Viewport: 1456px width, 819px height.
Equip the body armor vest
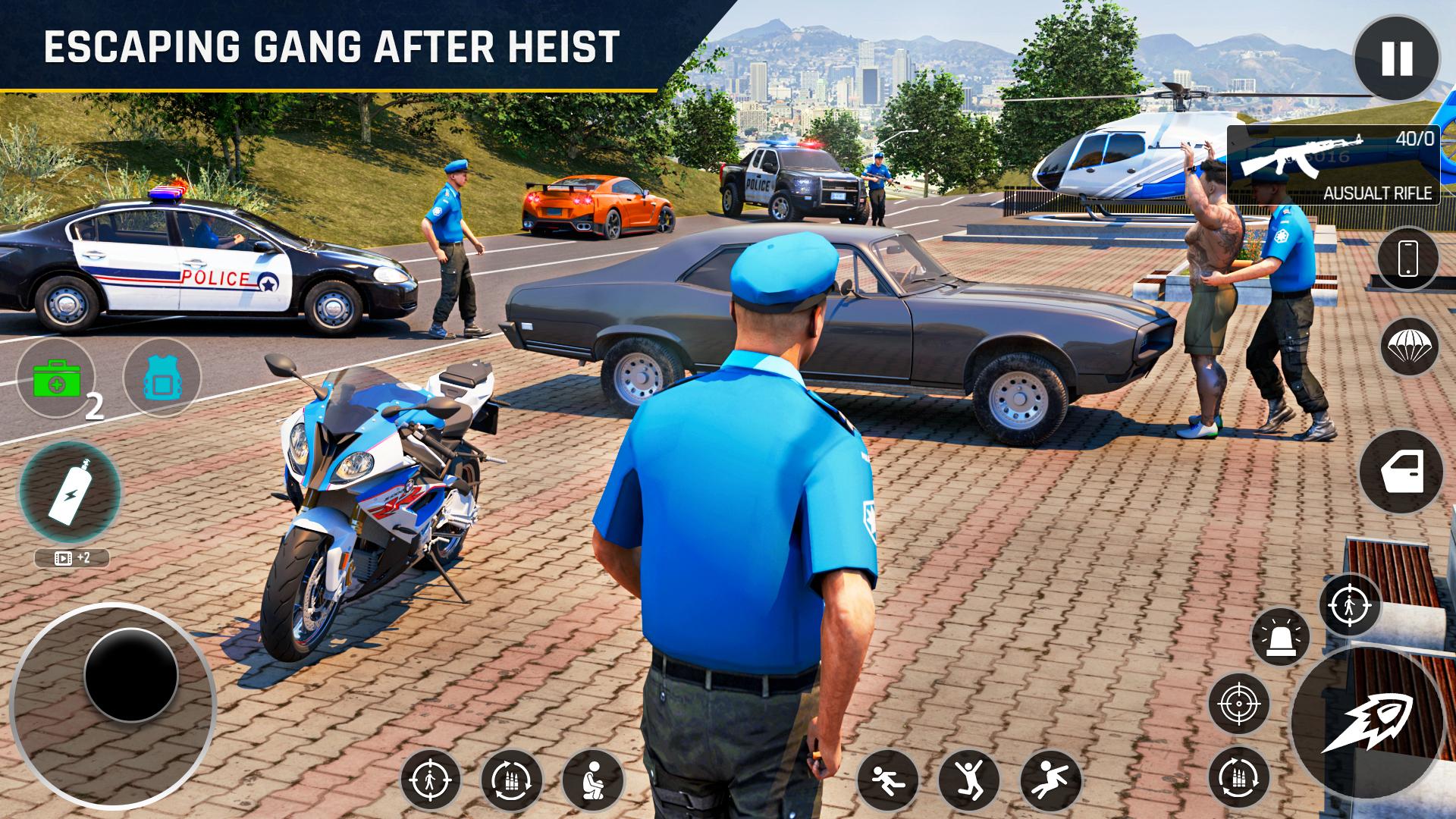(x=162, y=378)
